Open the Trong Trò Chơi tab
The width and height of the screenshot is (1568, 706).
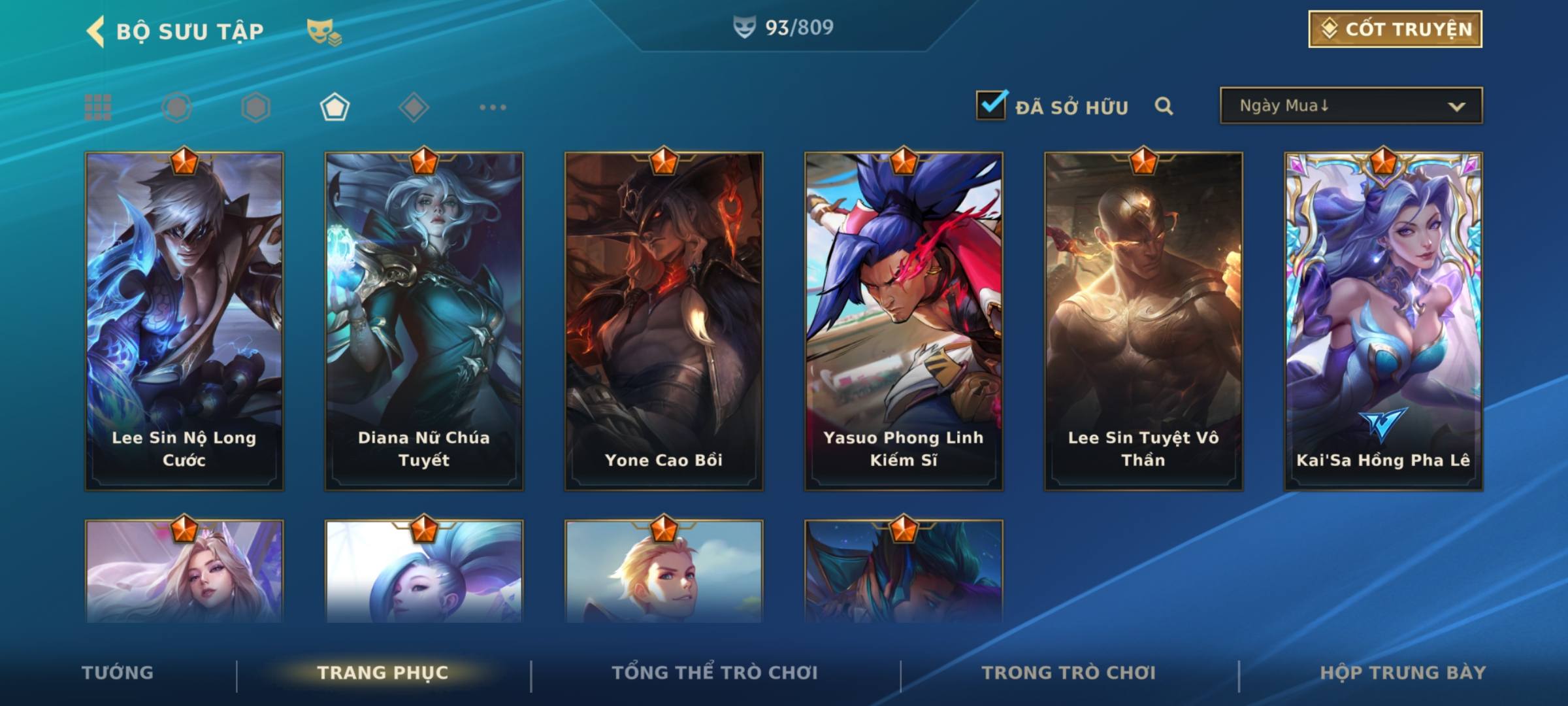tap(1069, 673)
